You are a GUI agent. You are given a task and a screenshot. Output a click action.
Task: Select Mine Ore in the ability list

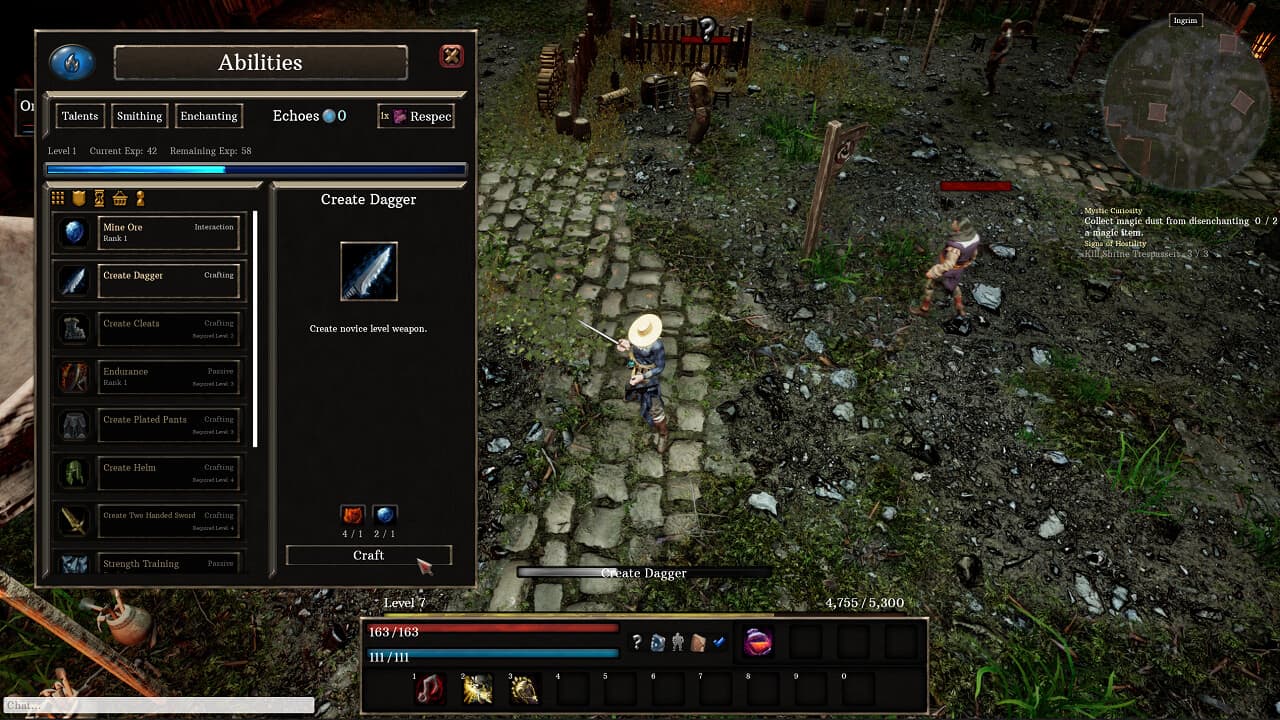coord(169,233)
